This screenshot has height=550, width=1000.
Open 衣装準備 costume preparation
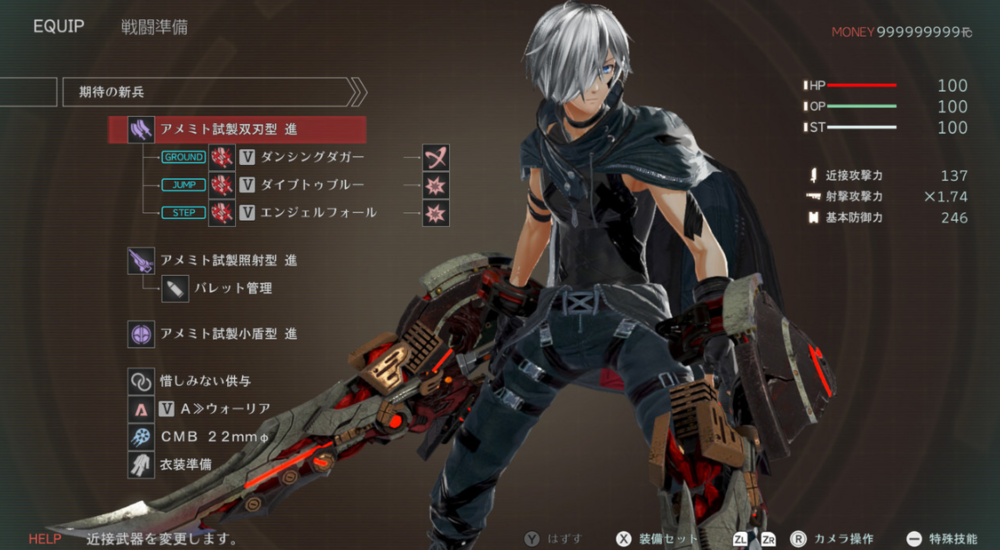[185, 465]
